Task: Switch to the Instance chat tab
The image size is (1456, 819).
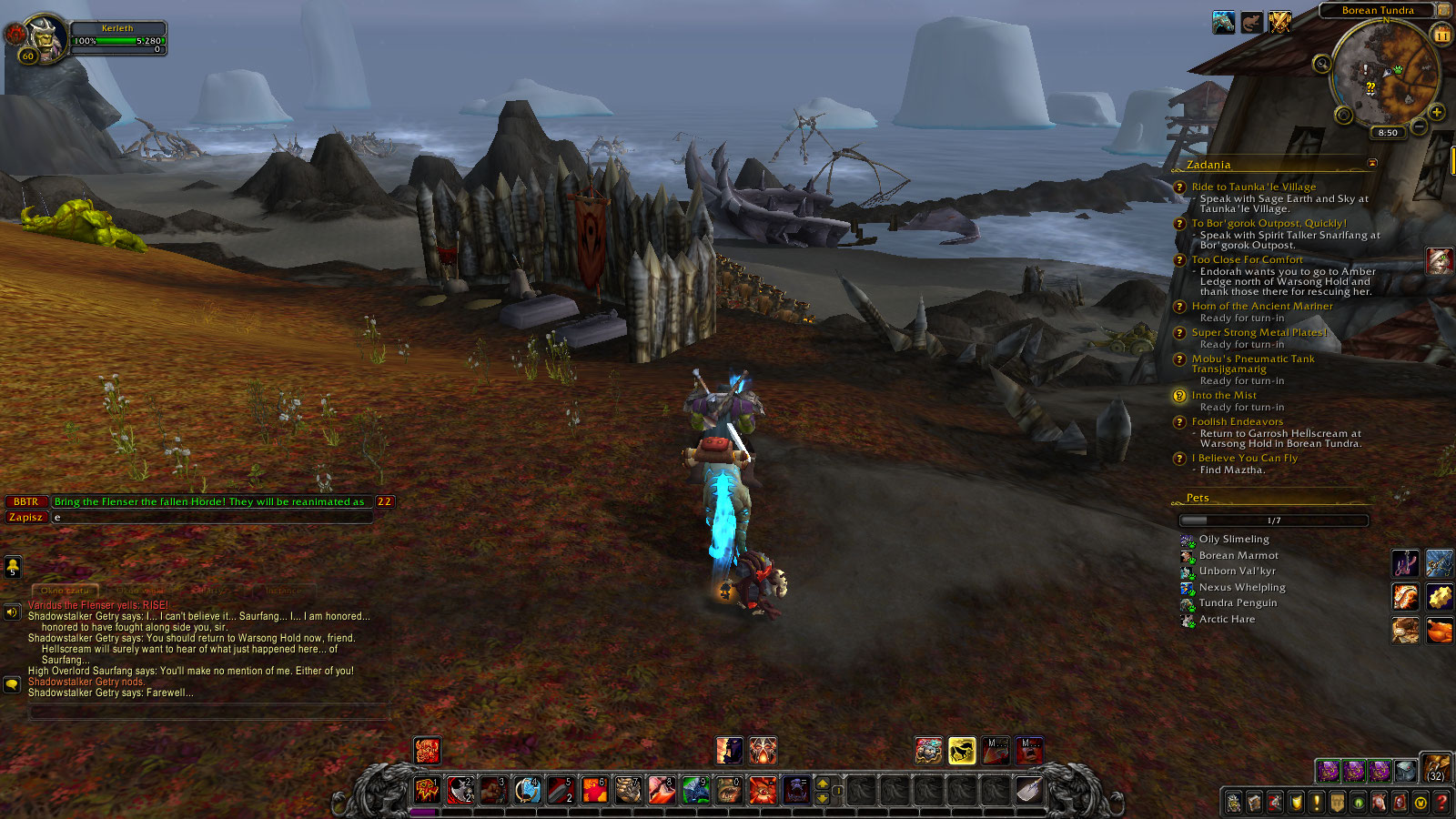Action: 284,591
